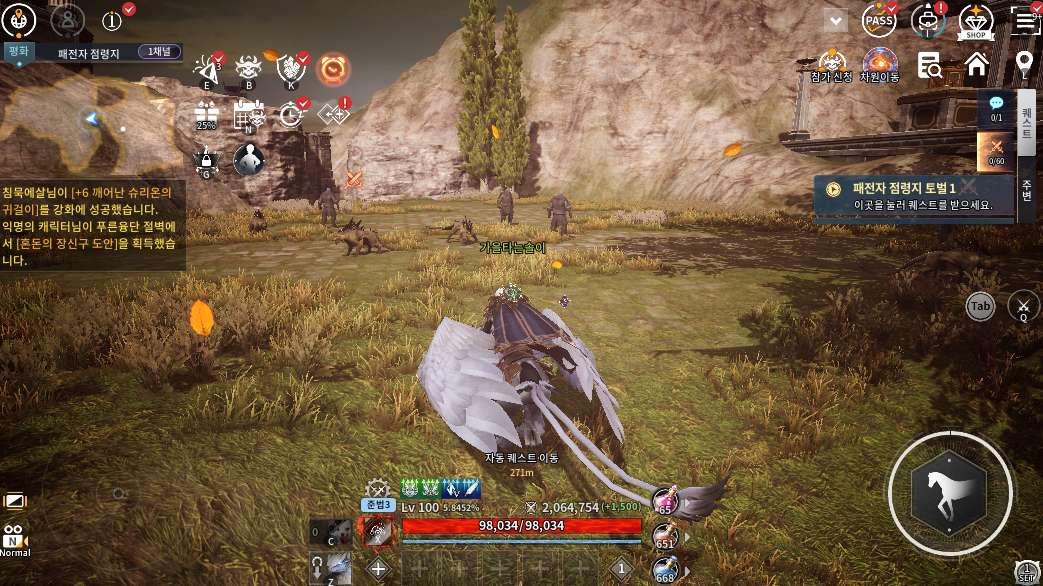Select the Tab target switch button
This screenshot has height=586, width=1043.
point(980,306)
